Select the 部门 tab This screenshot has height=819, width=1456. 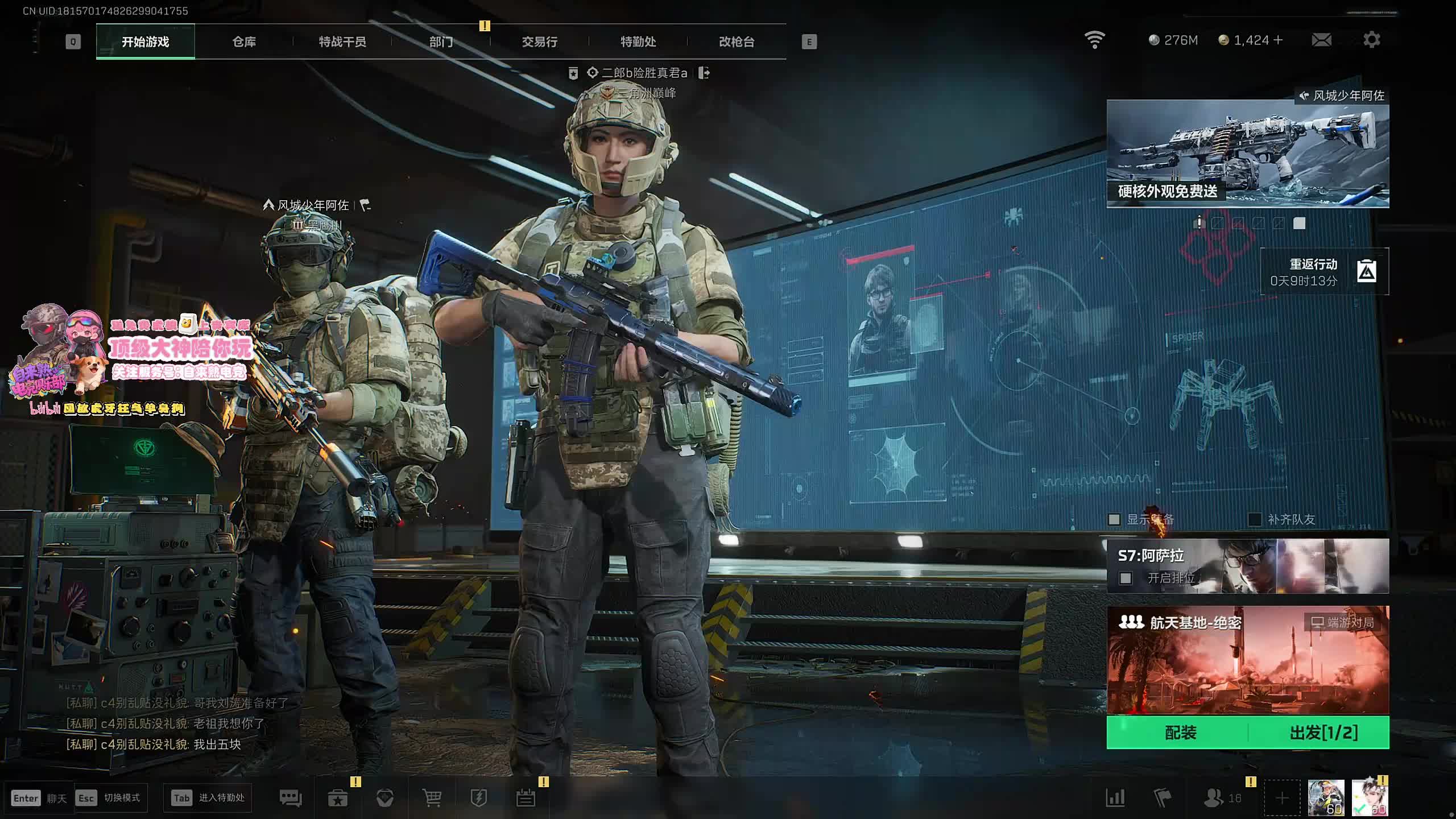441,42
